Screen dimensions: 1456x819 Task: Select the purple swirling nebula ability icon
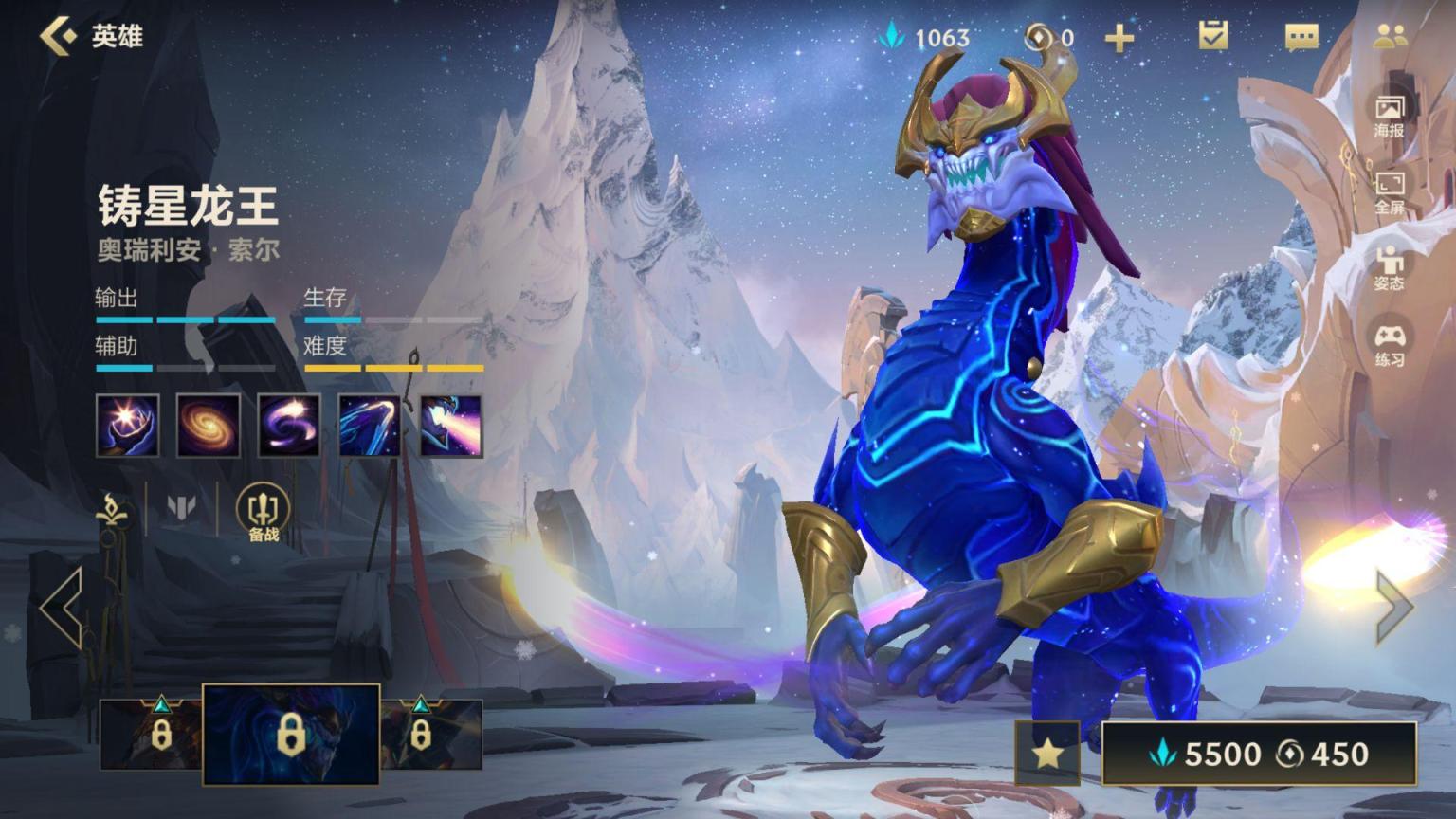(x=289, y=426)
